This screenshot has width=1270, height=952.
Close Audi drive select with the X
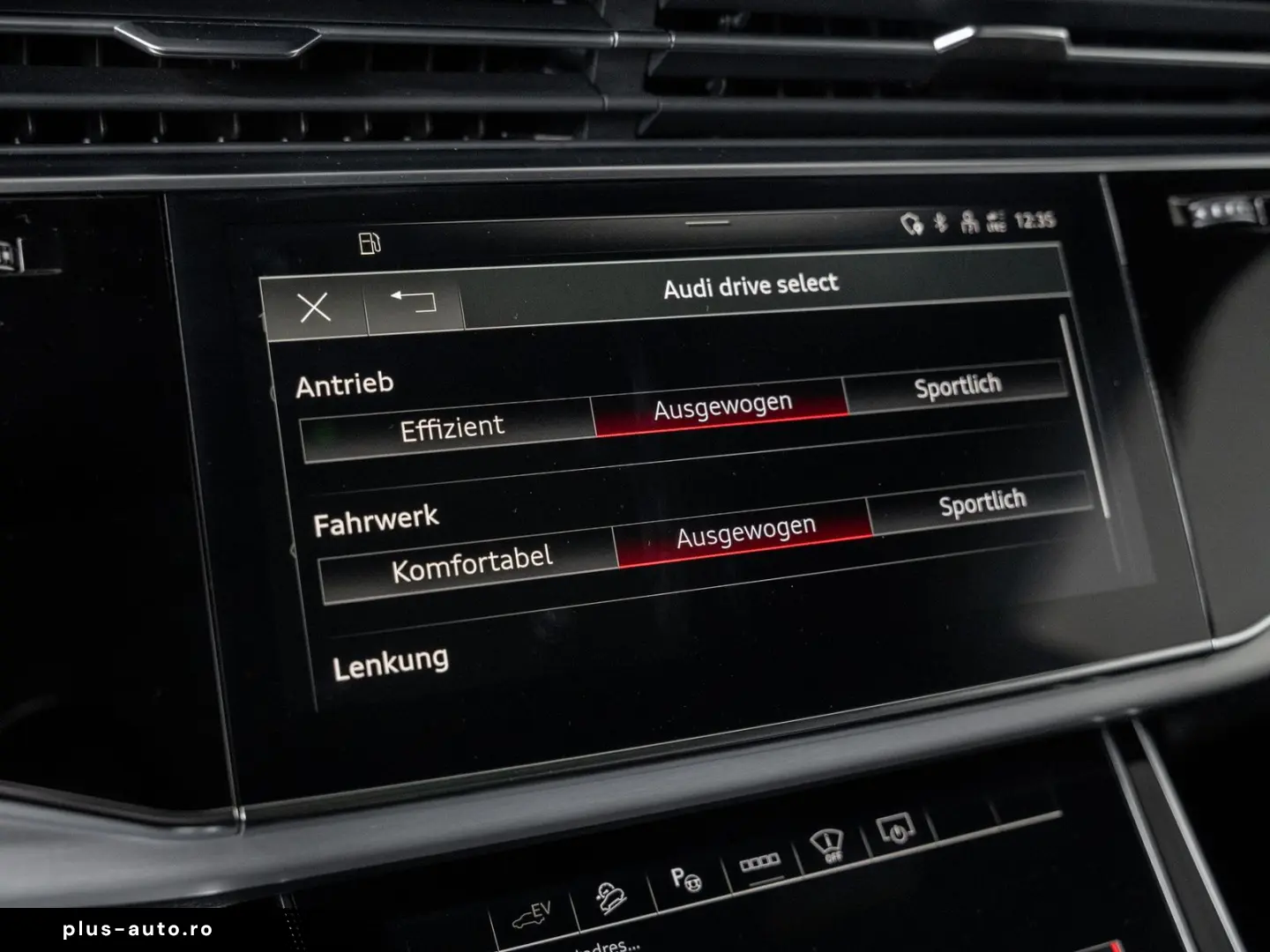(315, 308)
